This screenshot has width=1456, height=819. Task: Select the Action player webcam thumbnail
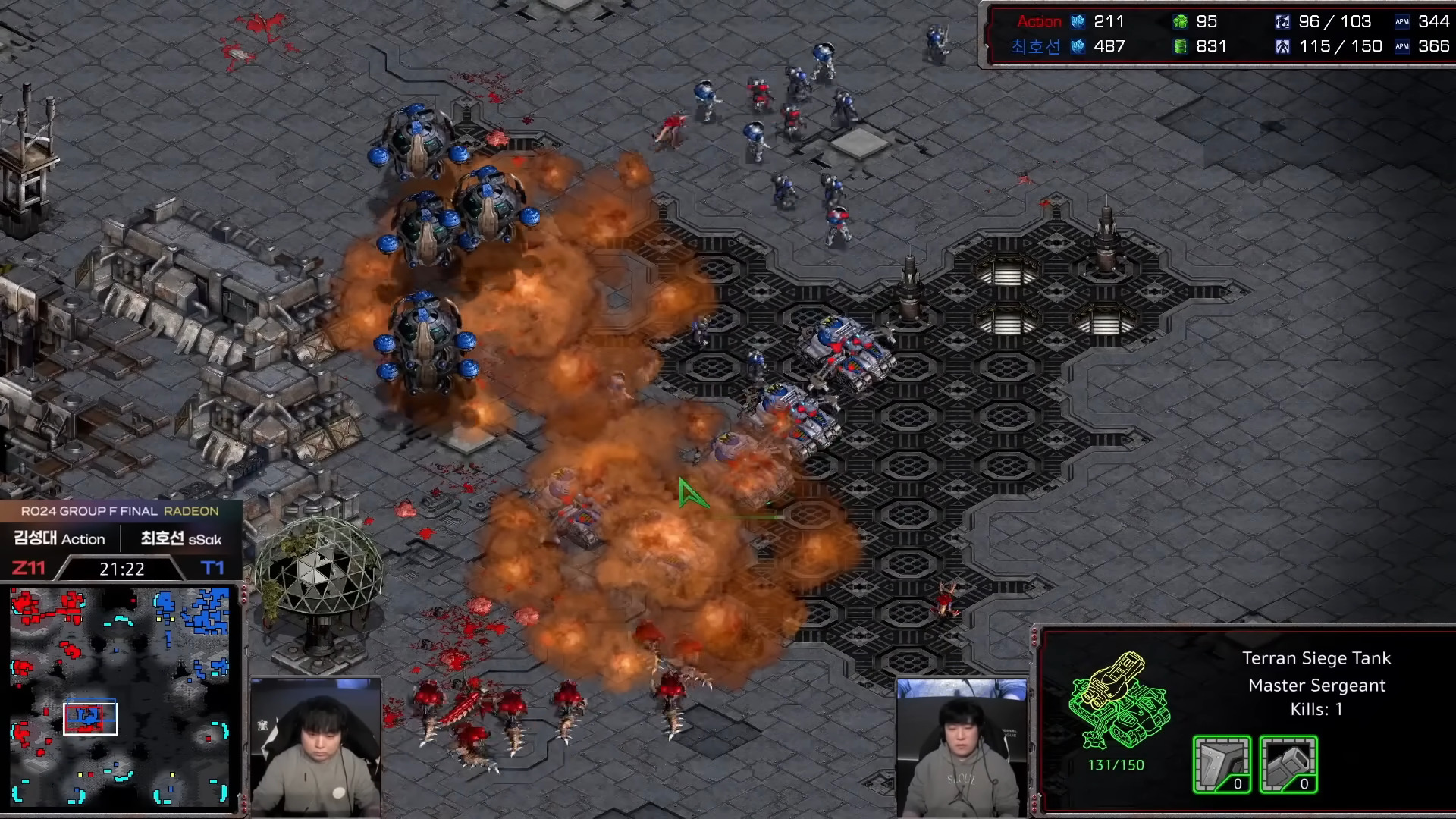pos(315,746)
